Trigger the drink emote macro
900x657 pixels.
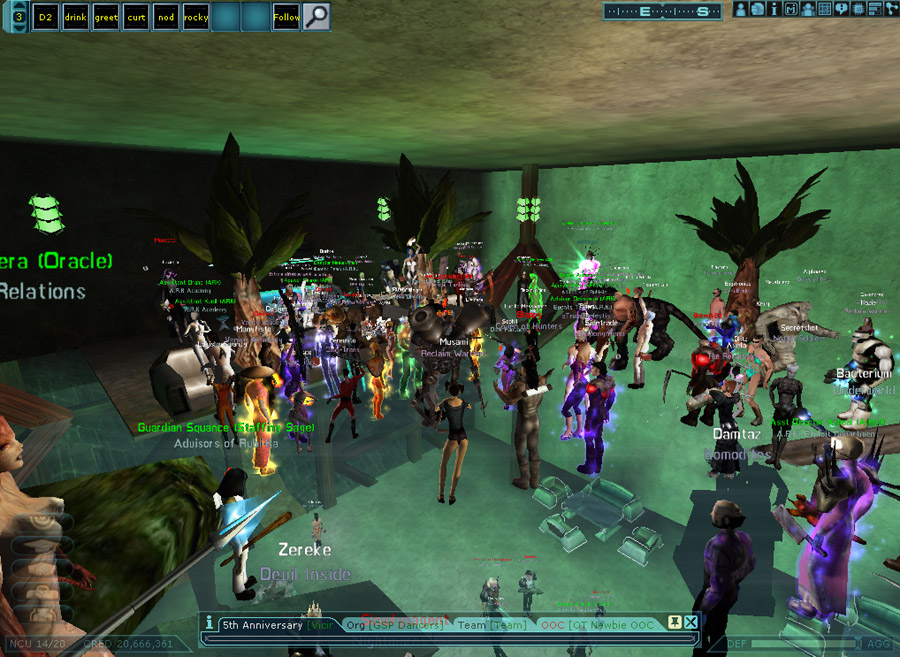75,17
